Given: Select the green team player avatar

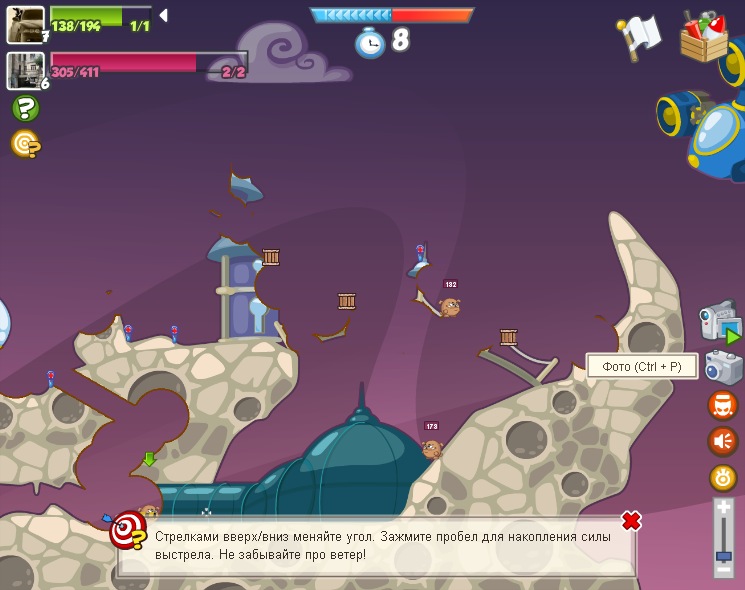Looking at the screenshot, I should pos(25,24).
